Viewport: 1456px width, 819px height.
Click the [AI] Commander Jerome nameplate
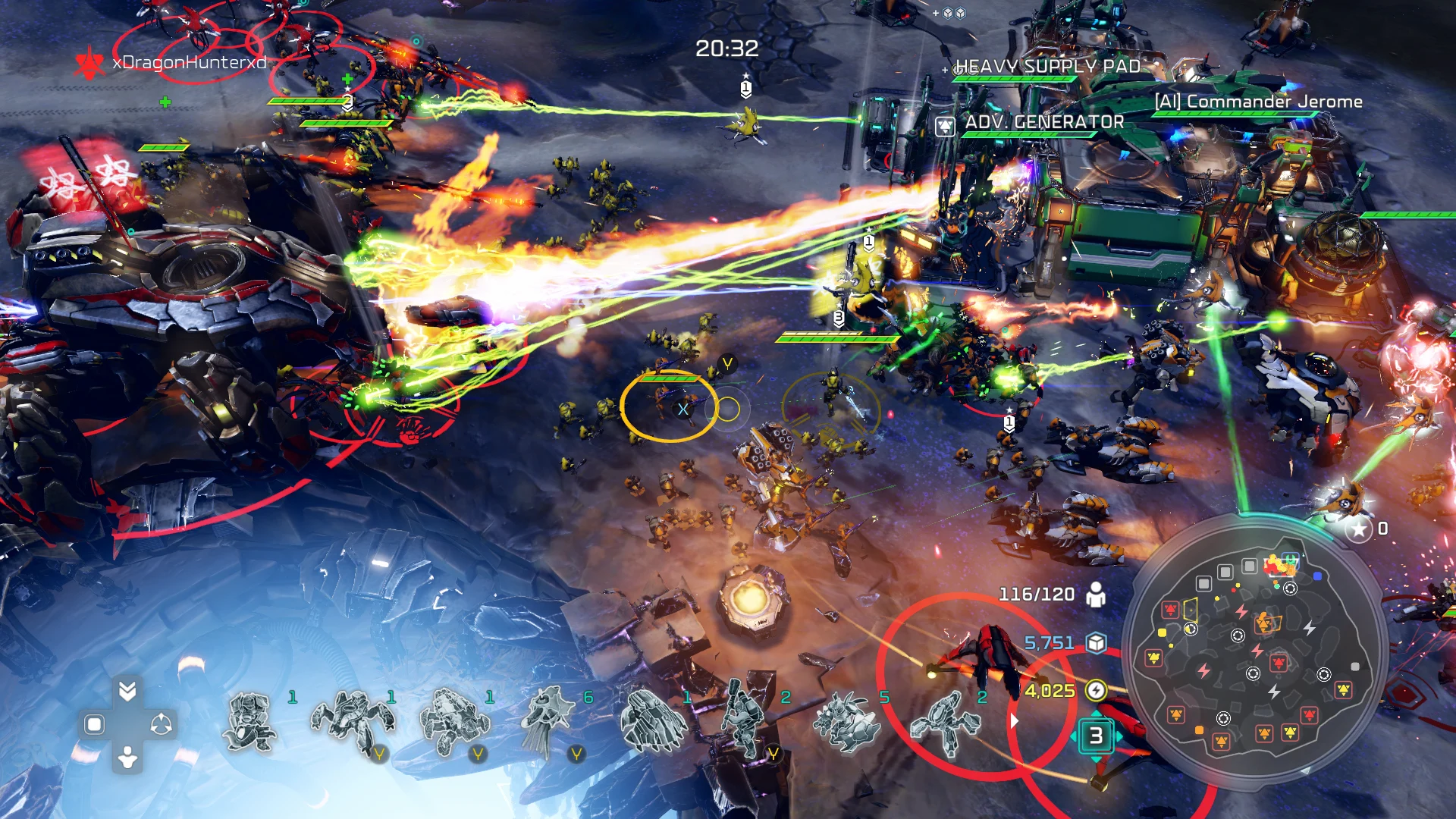tap(1259, 100)
